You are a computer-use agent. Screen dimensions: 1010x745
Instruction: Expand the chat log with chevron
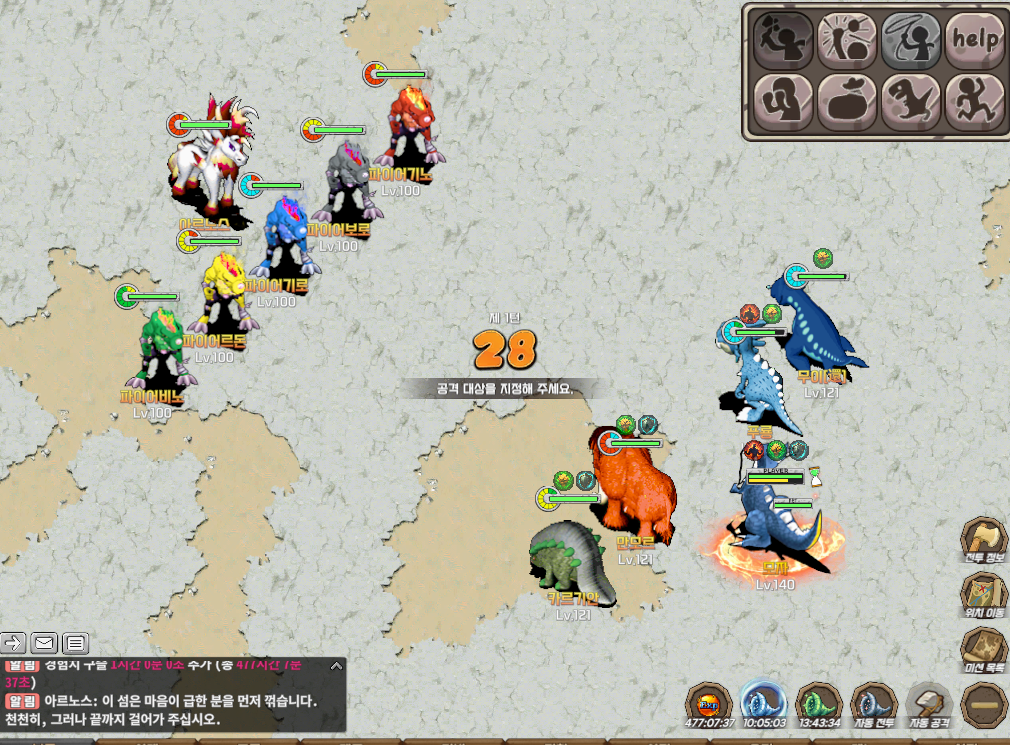(x=336, y=666)
